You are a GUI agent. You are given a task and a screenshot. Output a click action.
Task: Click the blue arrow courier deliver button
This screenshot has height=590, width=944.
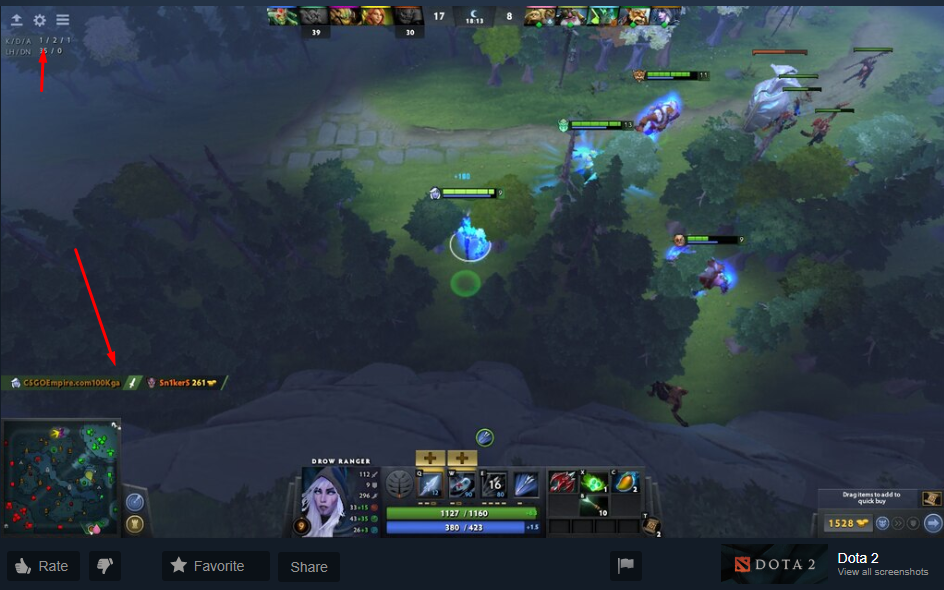(x=932, y=523)
